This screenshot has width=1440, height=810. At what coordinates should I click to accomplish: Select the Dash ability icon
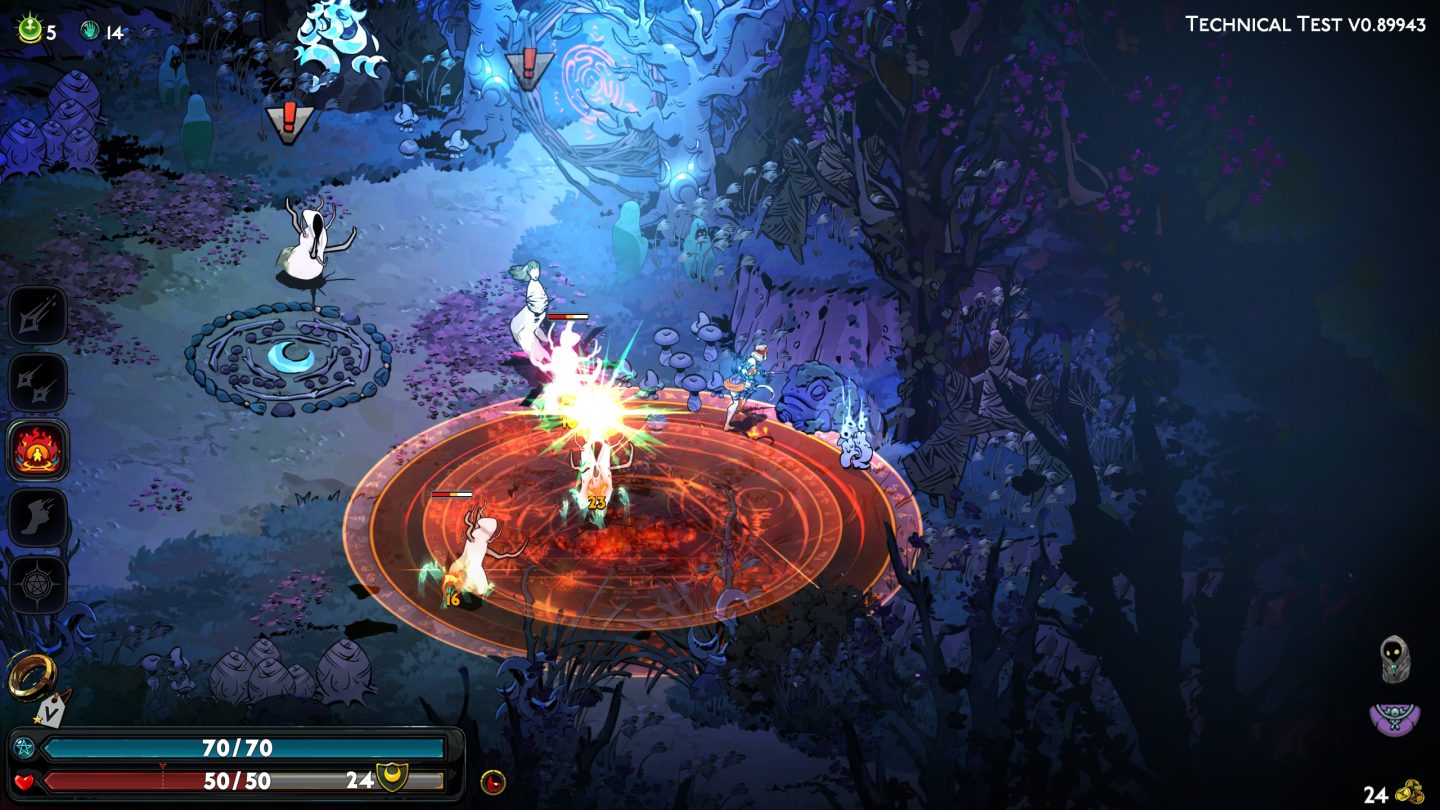tap(38, 513)
